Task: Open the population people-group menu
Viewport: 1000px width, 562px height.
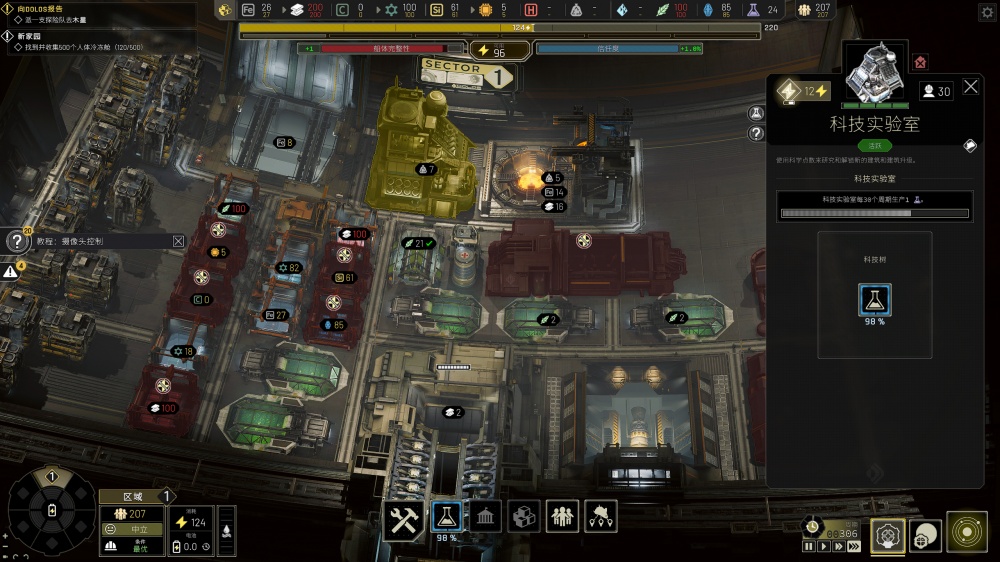Action: [563, 517]
